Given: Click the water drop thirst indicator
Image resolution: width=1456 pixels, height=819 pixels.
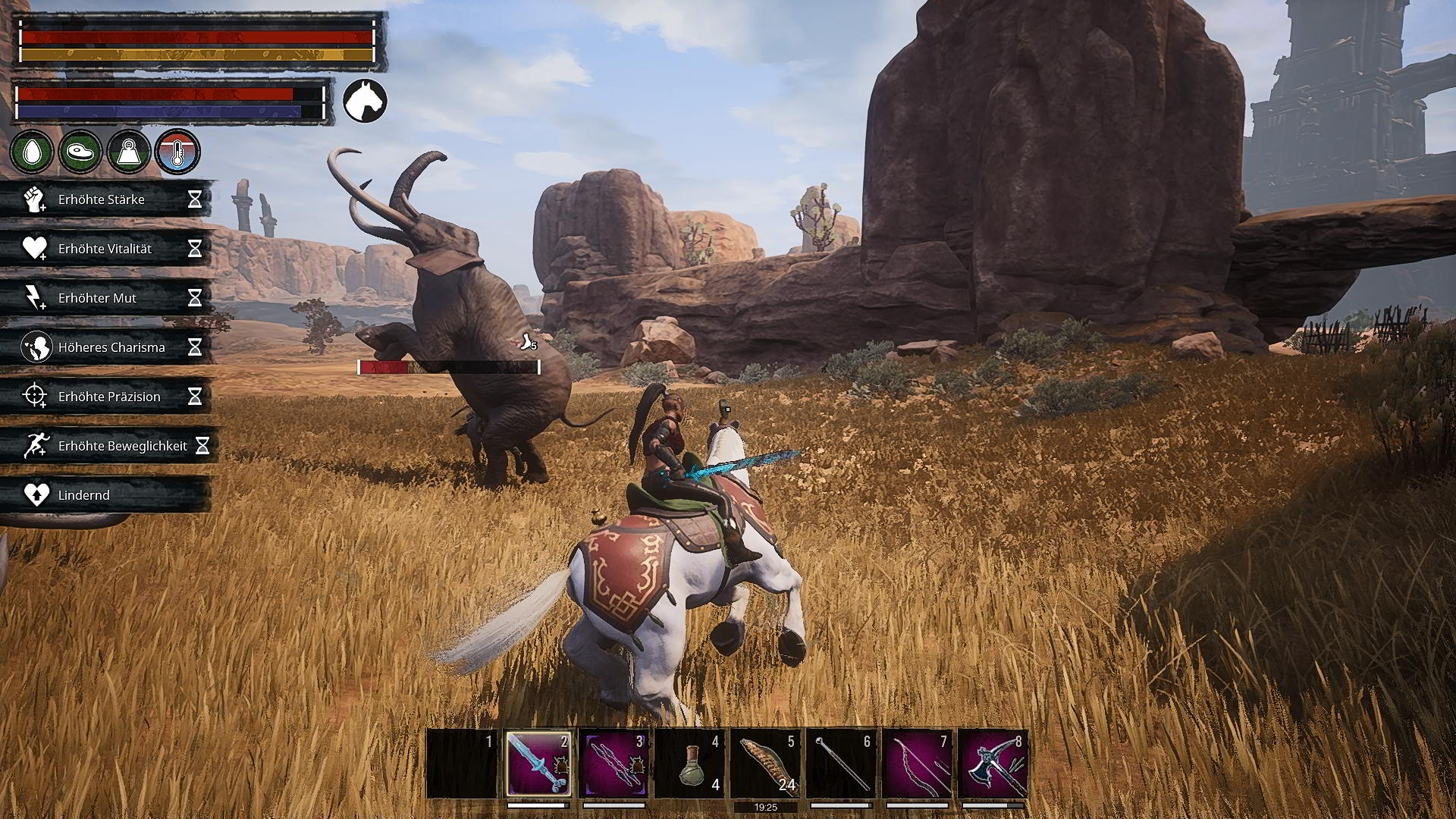Looking at the screenshot, I should (x=32, y=152).
